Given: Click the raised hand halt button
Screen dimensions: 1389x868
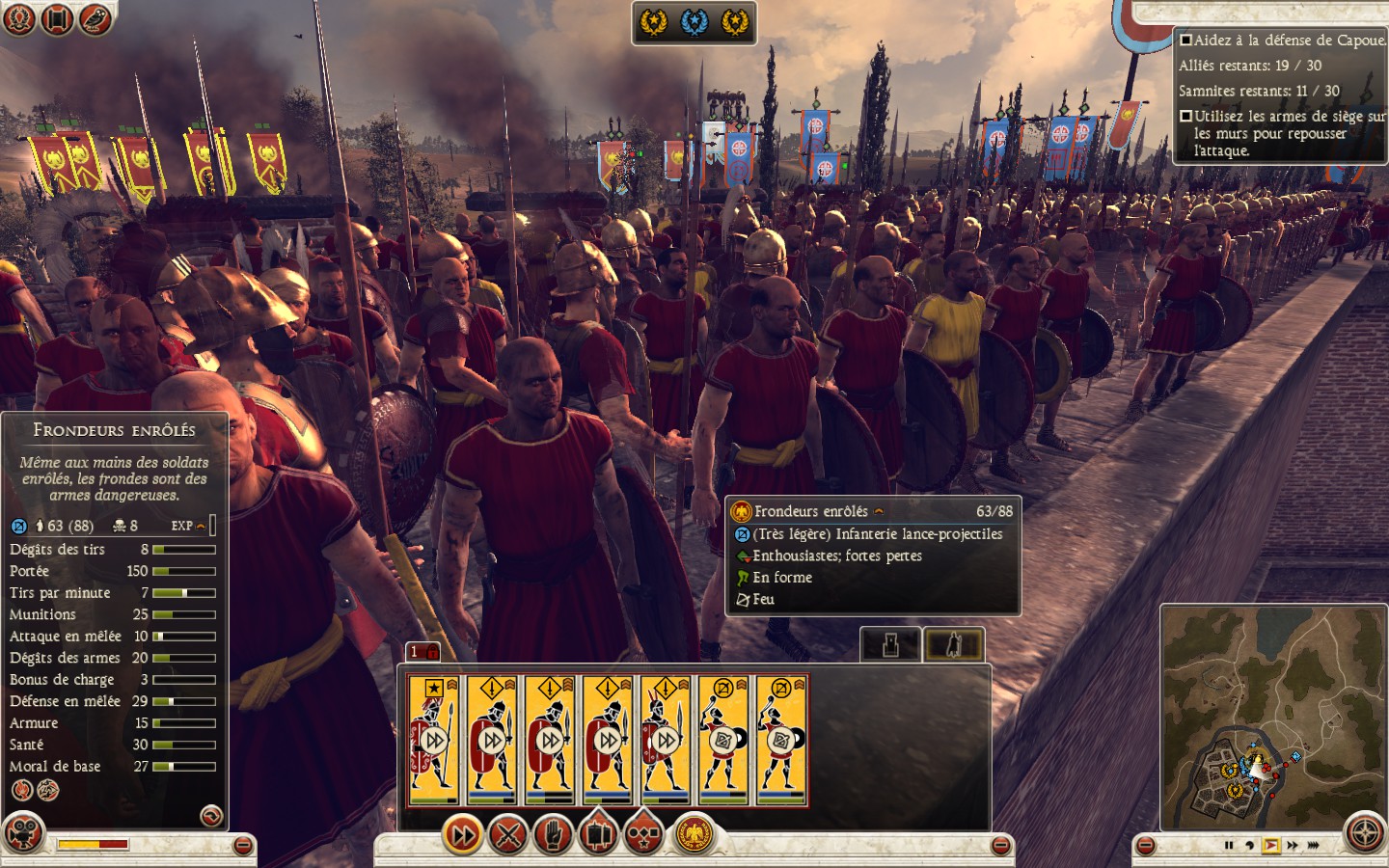Looking at the screenshot, I should [x=553, y=835].
